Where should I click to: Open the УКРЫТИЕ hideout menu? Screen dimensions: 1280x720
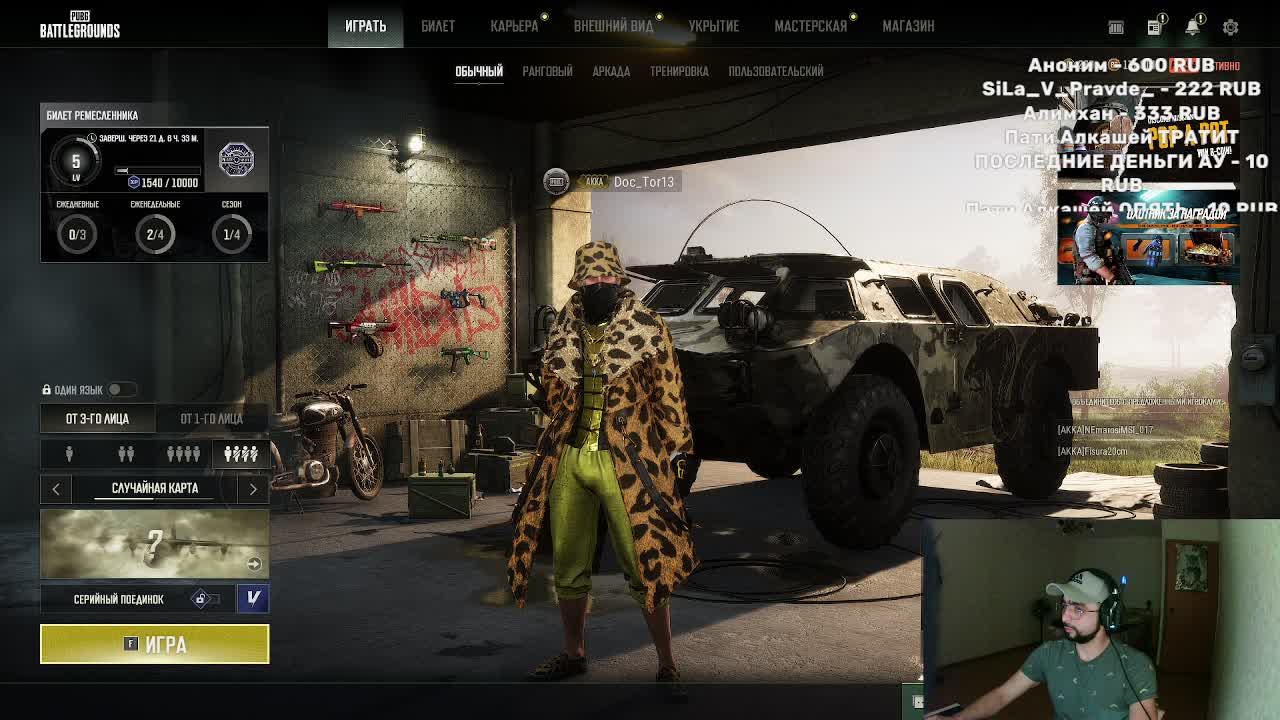[x=713, y=26]
